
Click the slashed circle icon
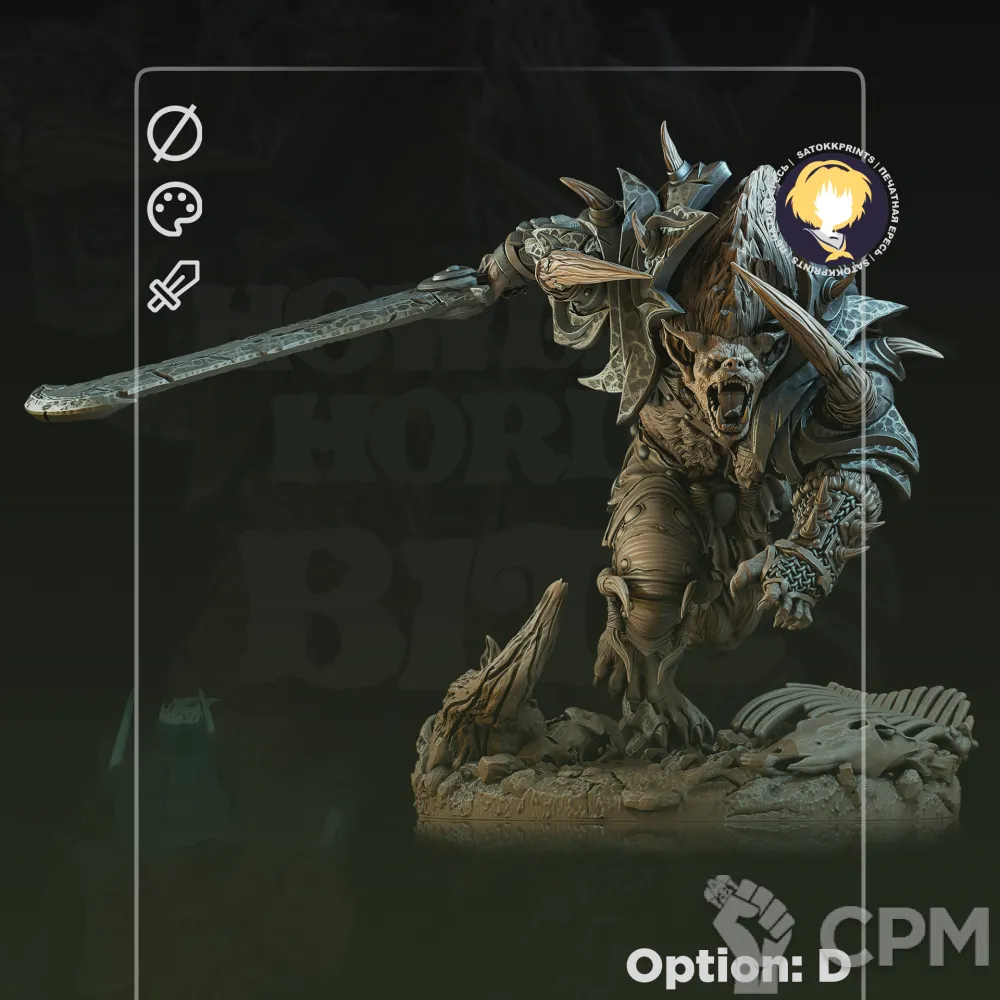click(175, 135)
